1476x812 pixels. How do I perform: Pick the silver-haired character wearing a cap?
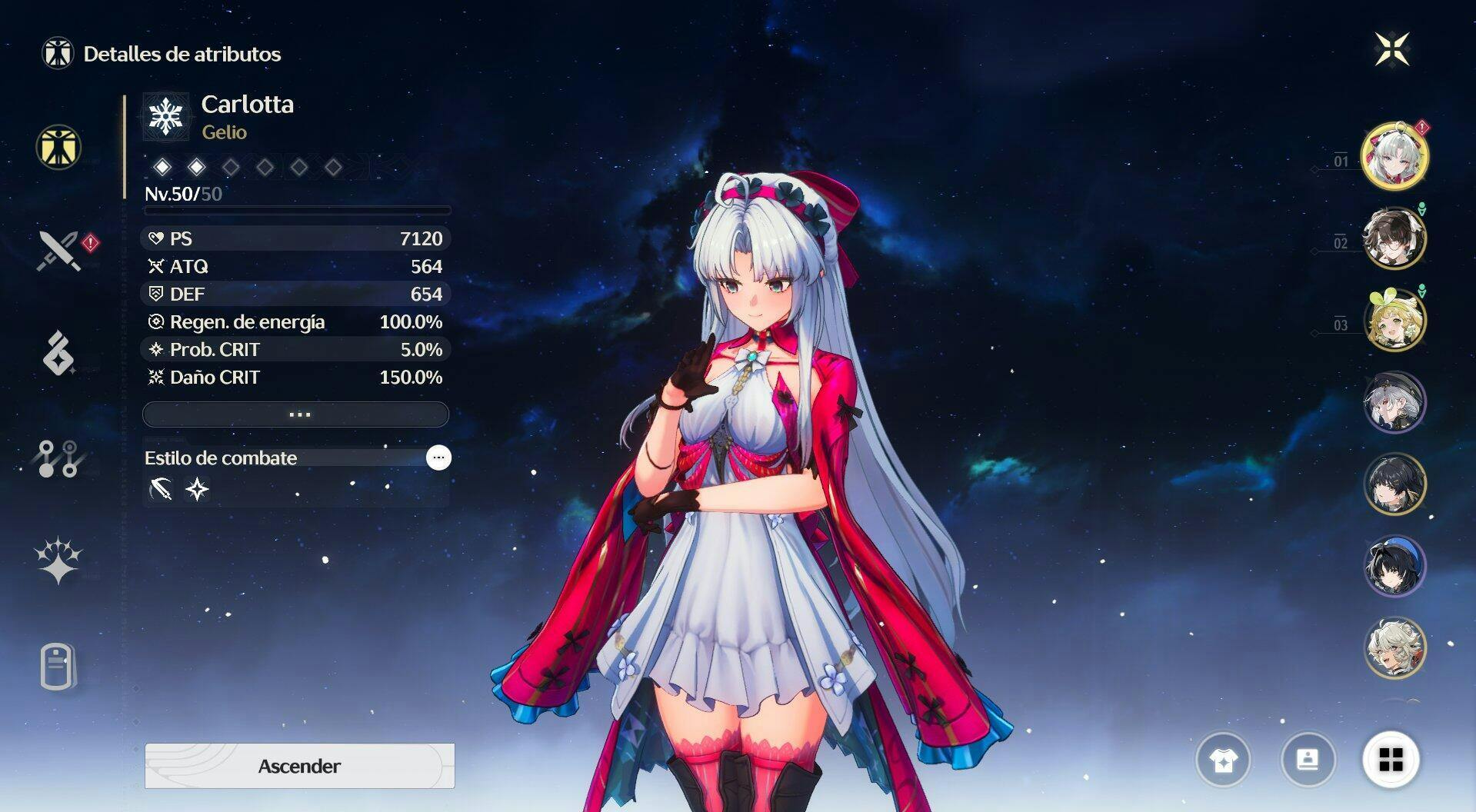(1394, 401)
